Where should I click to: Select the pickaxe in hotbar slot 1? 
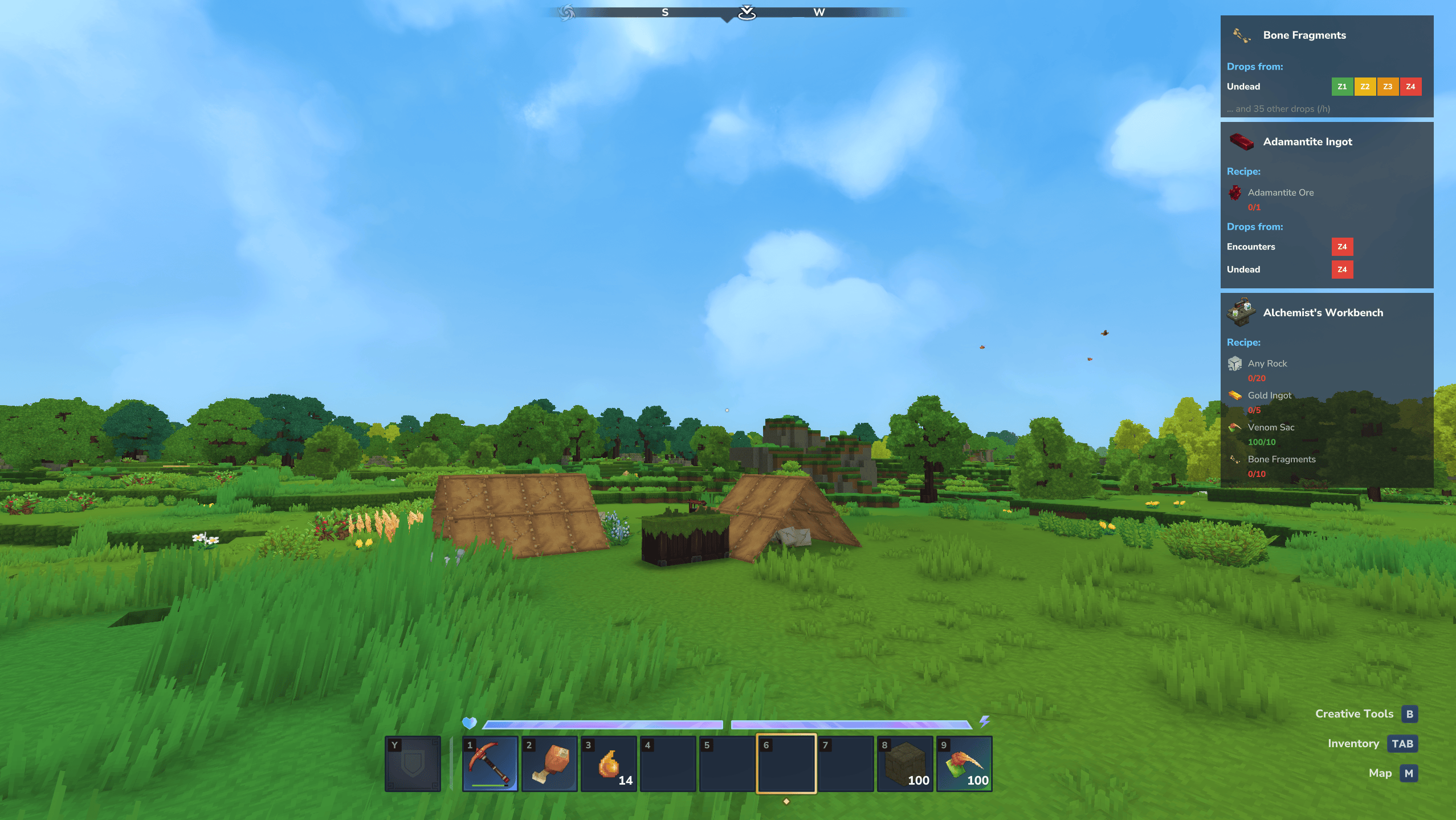(489, 764)
